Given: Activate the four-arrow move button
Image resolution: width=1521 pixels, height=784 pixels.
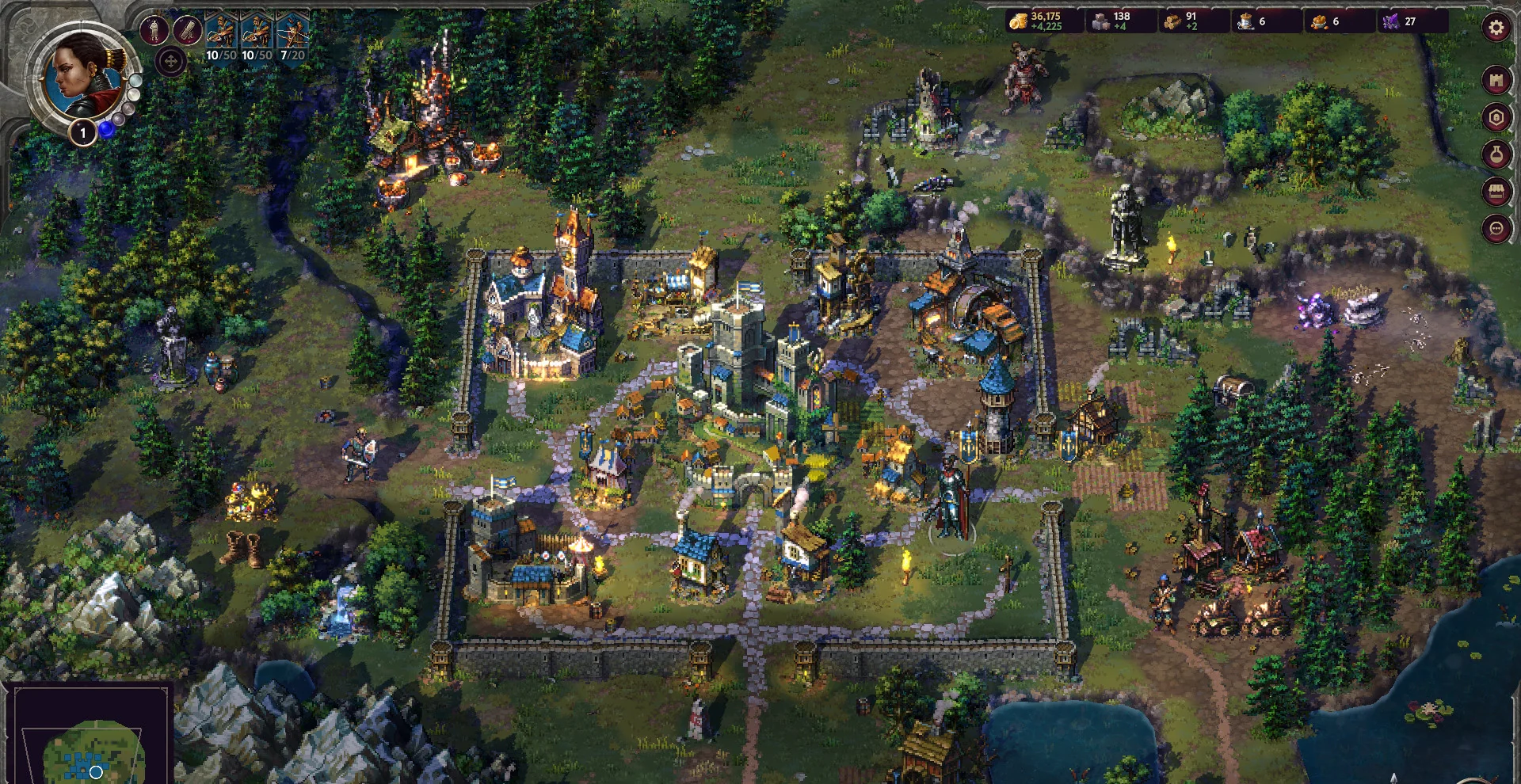Looking at the screenshot, I should click(x=171, y=61).
